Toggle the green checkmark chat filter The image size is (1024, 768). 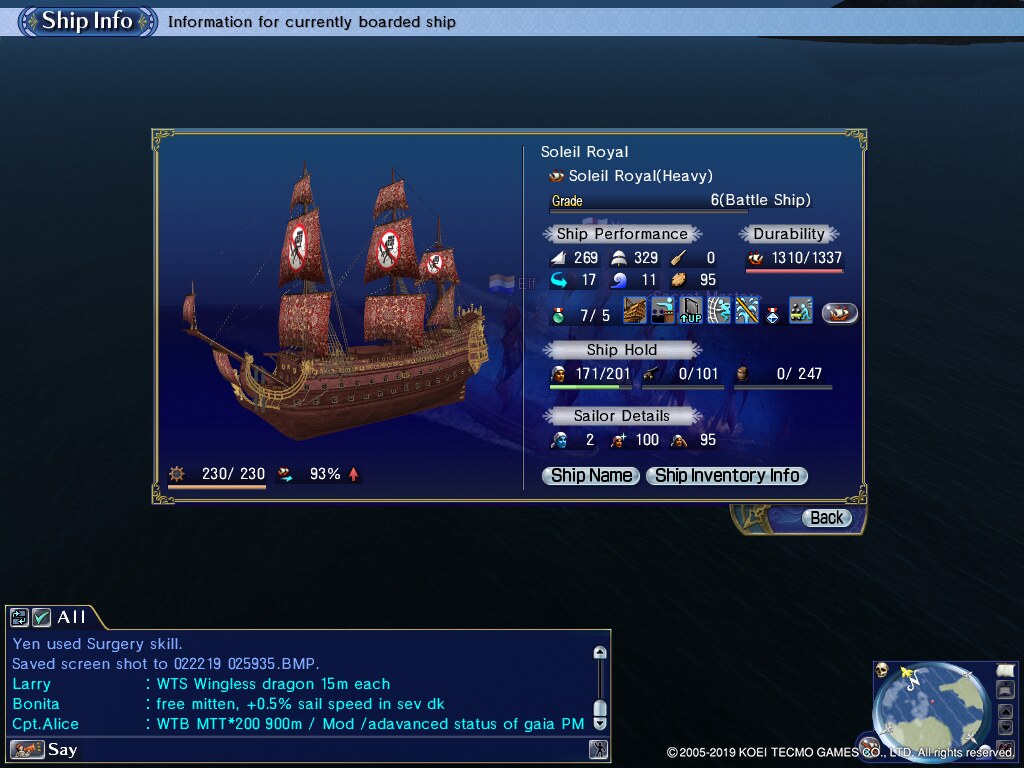(x=41, y=618)
